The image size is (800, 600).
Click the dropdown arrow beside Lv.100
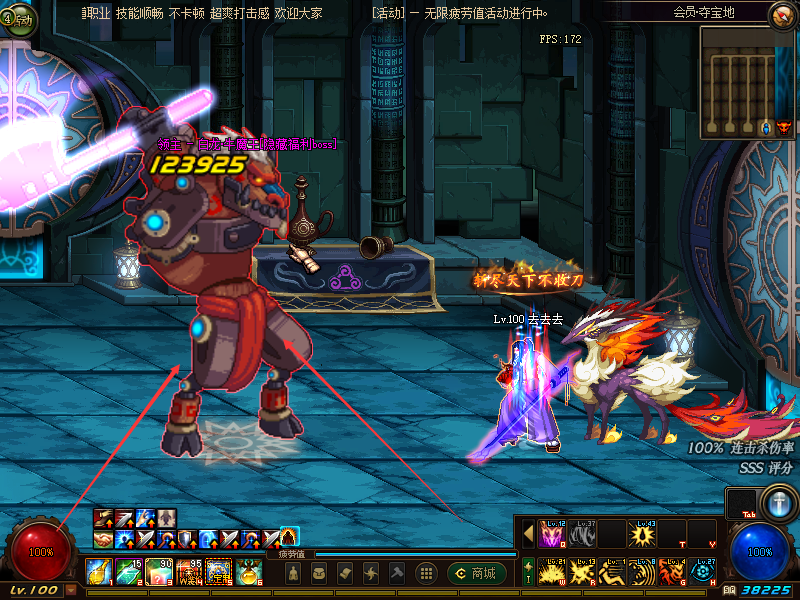[x=71, y=590]
